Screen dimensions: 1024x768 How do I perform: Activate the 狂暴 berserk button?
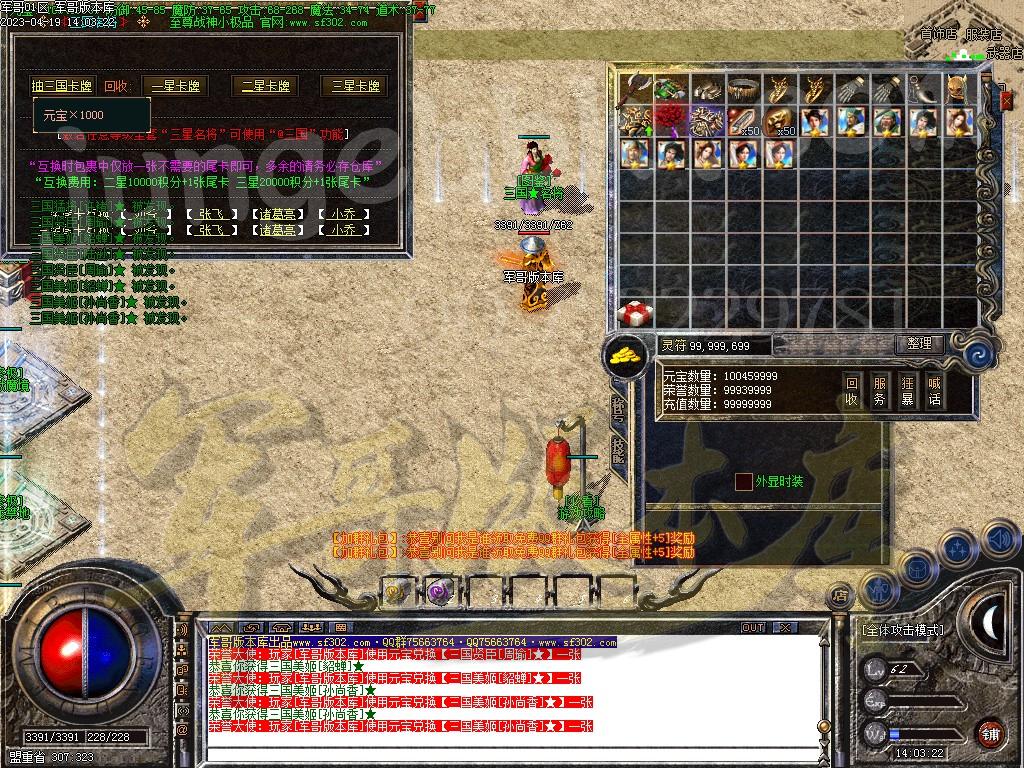pyautogui.click(x=907, y=390)
